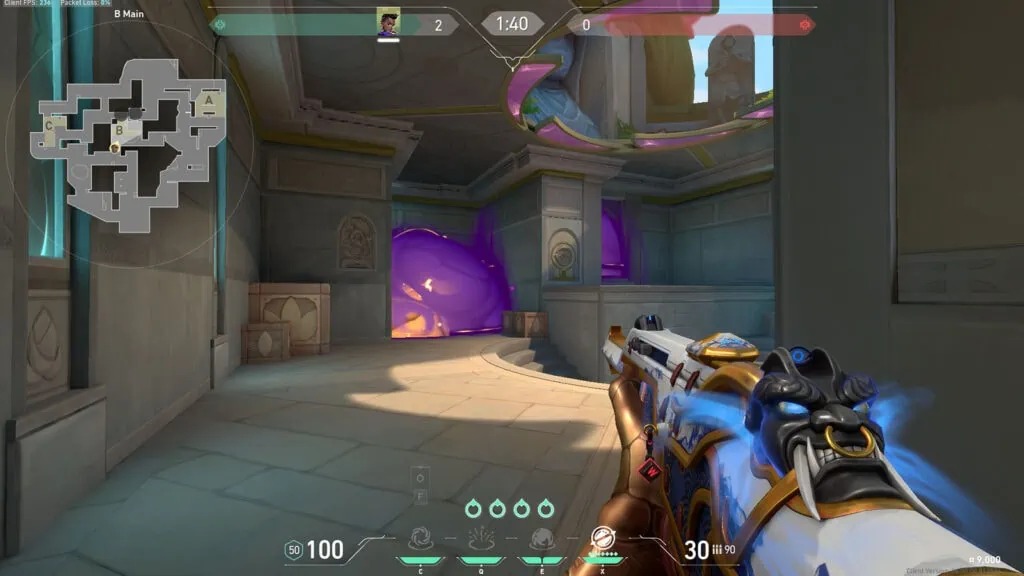This screenshot has height=576, width=1024.
Task: Click the player position marker on minimap
Action: coord(115,149)
